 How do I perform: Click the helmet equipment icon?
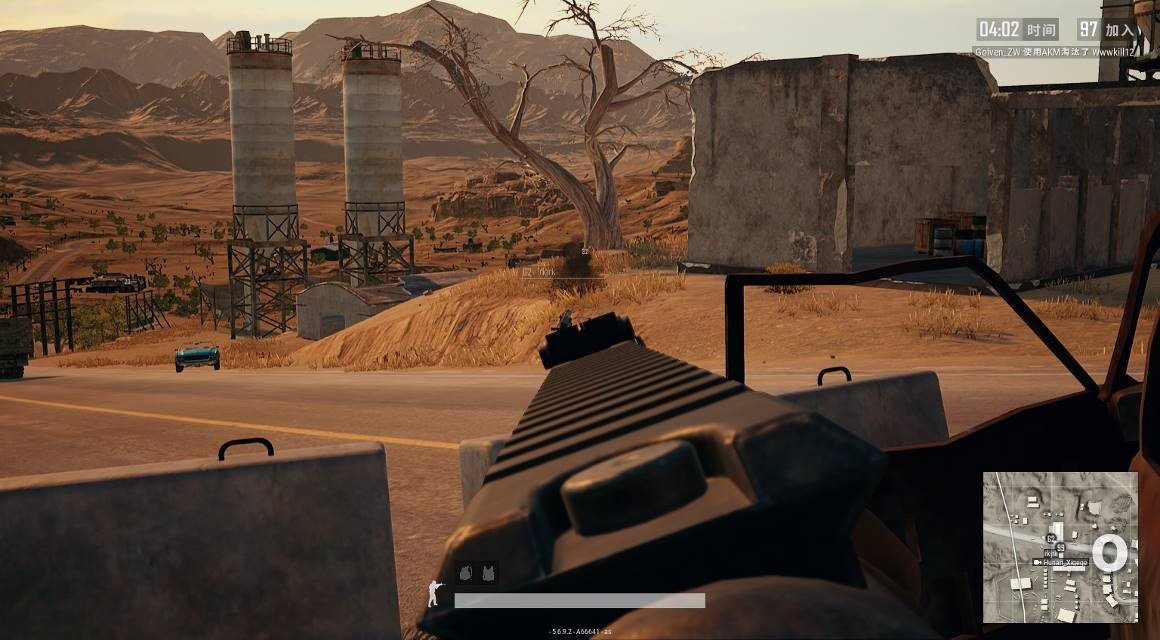467,573
